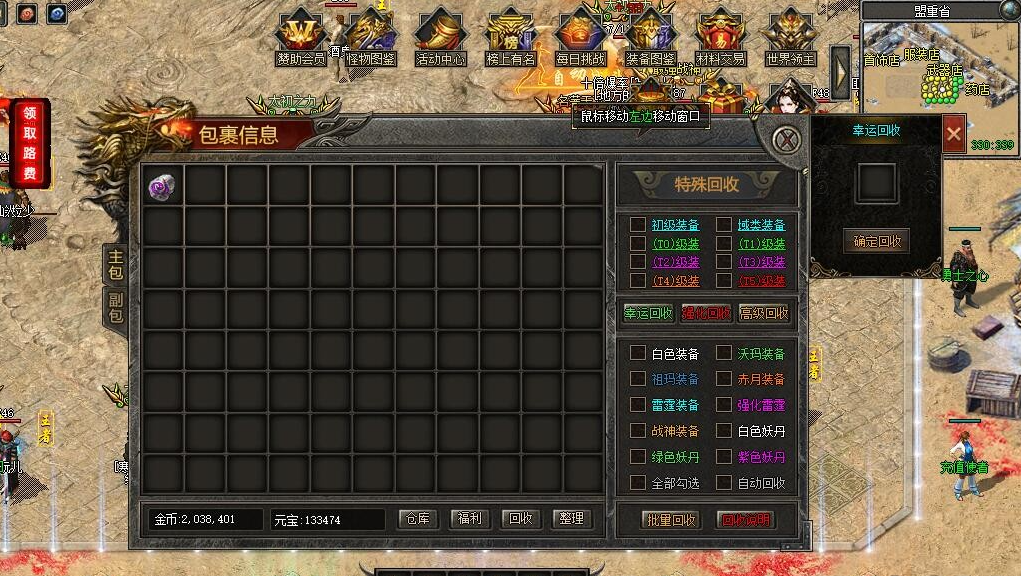Image resolution: width=1021 pixels, height=576 pixels.
Task: Switch to the 副包 bag tab
Action: [x=116, y=307]
